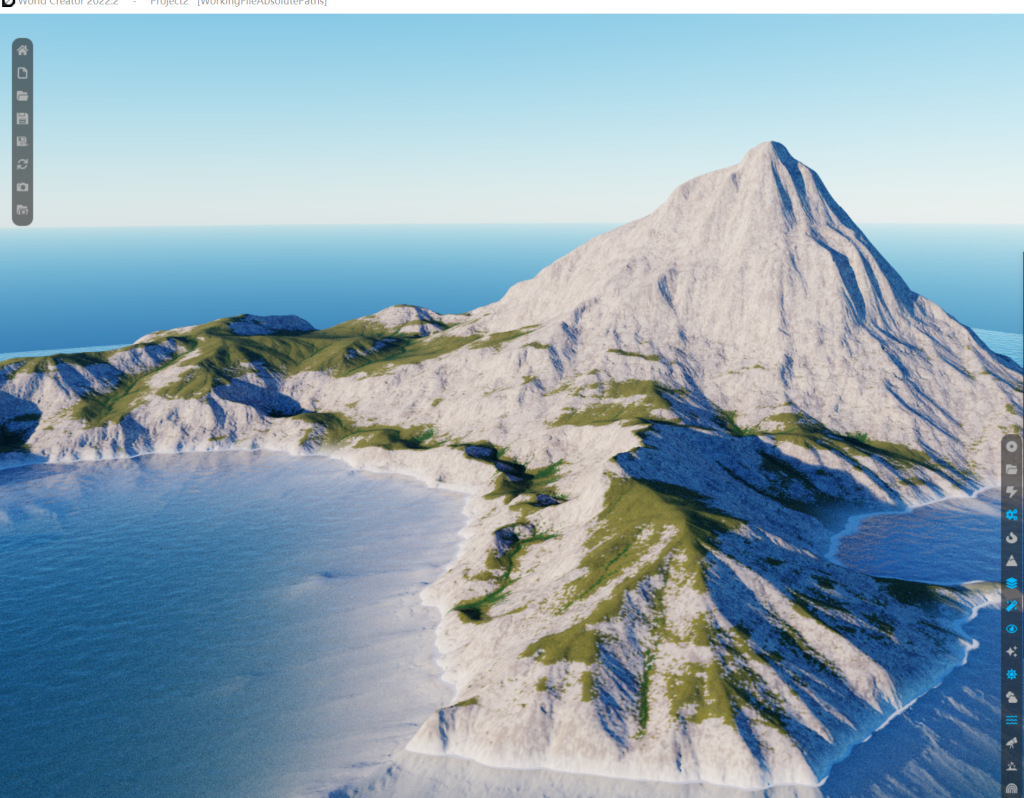Create a new project with the blank page icon

tap(23, 73)
